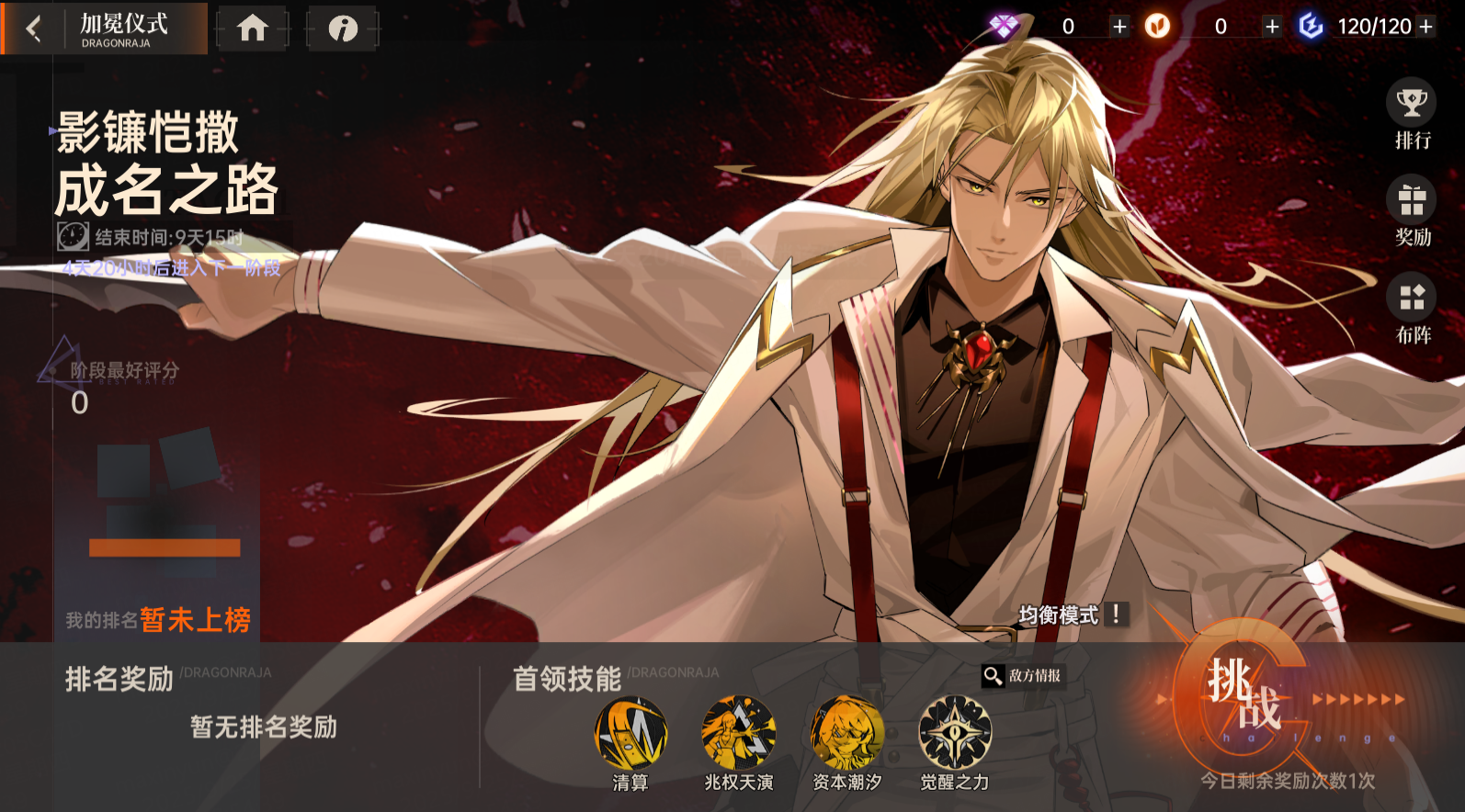View the 觉醒之力 boss skill
1465x812 pixels.
(x=953, y=732)
